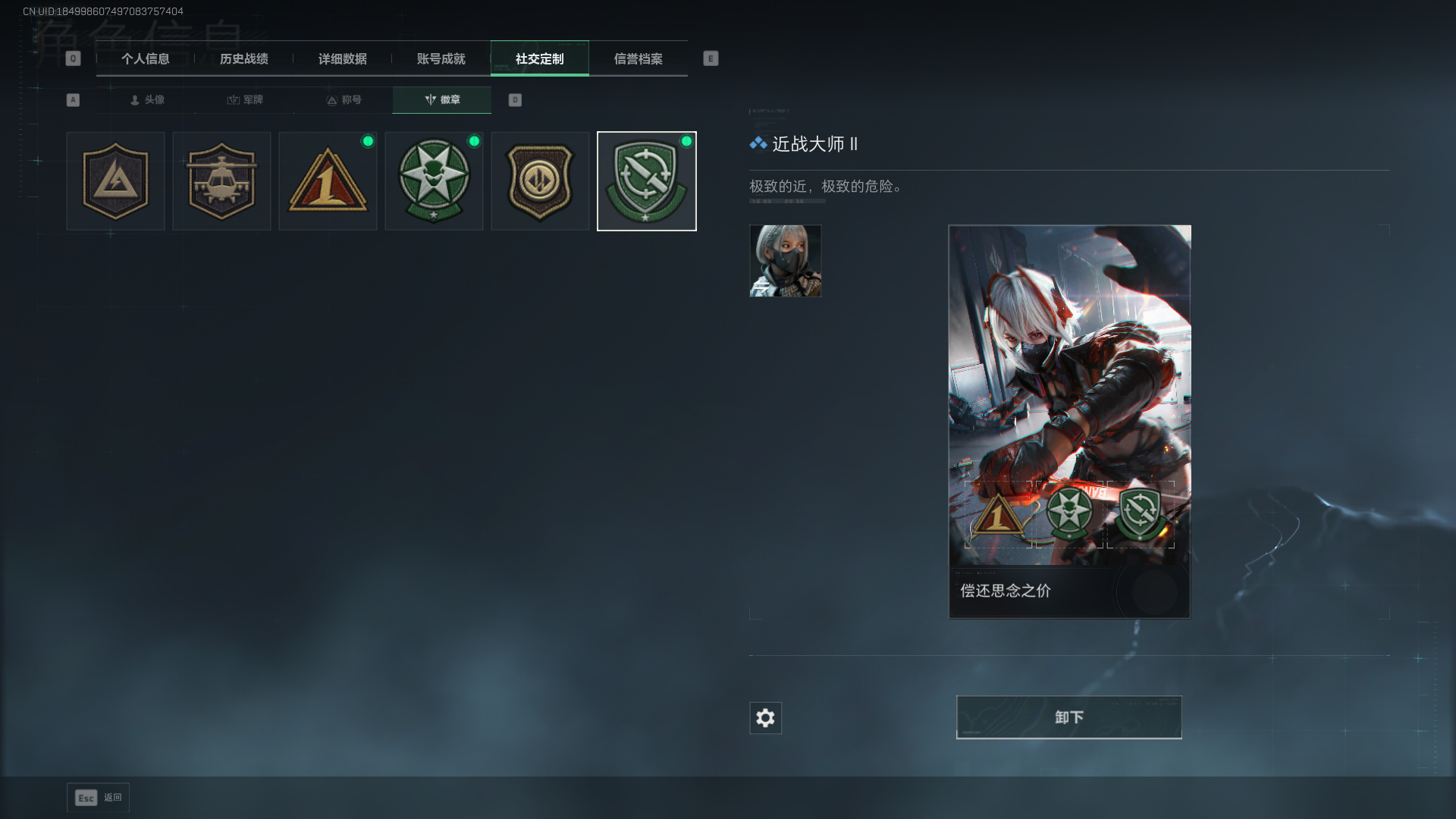Open the 历史战绩 tab
The height and width of the screenshot is (819, 1456).
pyautogui.click(x=243, y=59)
